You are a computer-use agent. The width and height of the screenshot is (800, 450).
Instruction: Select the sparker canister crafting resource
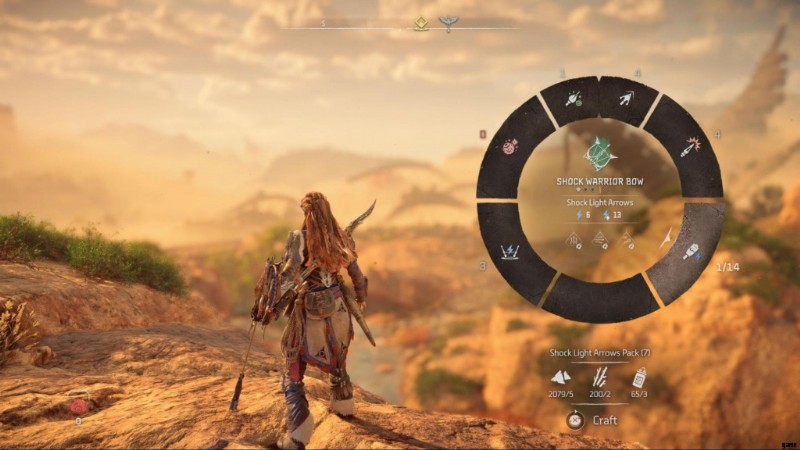[x=640, y=377]
